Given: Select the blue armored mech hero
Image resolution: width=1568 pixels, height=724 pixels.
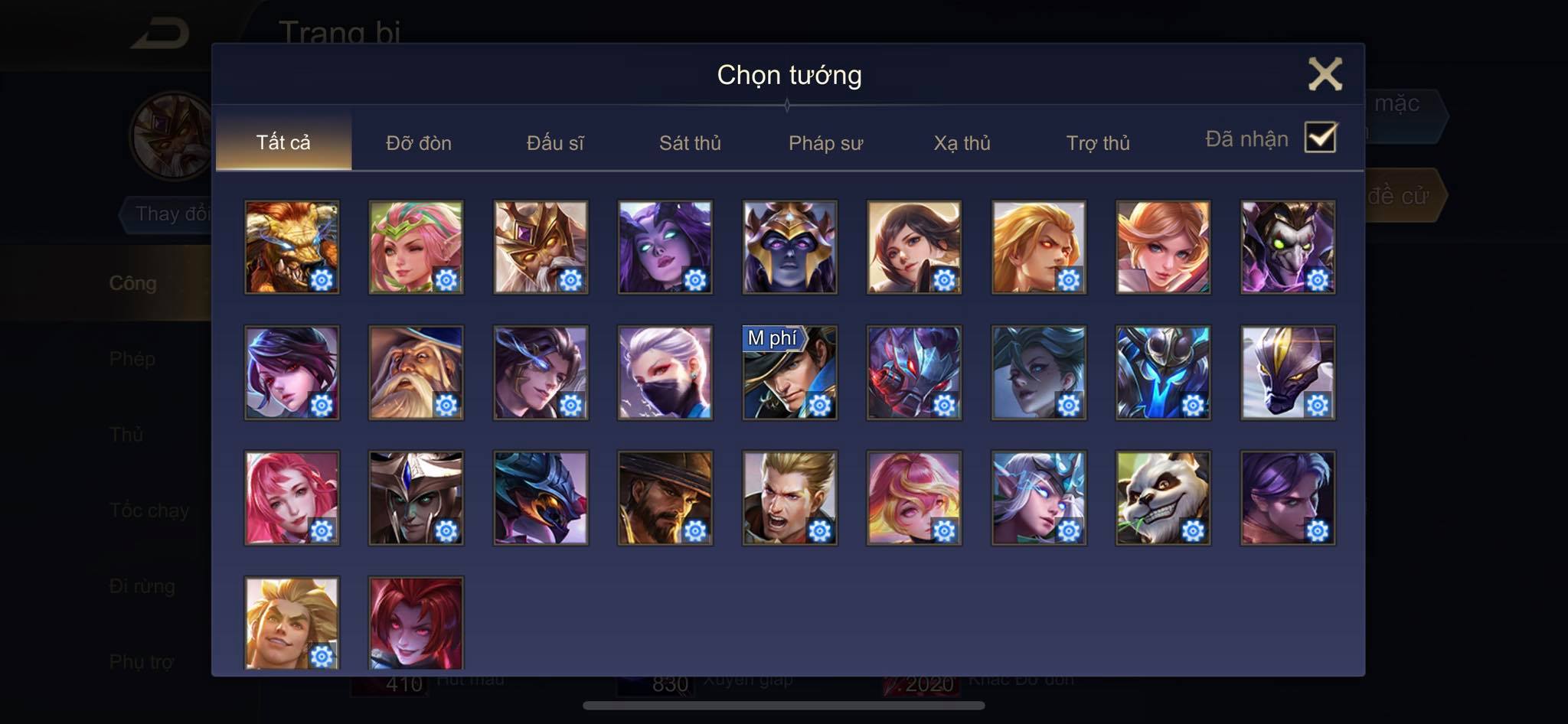Looking at the screenshot, I should click(1163, 373).
